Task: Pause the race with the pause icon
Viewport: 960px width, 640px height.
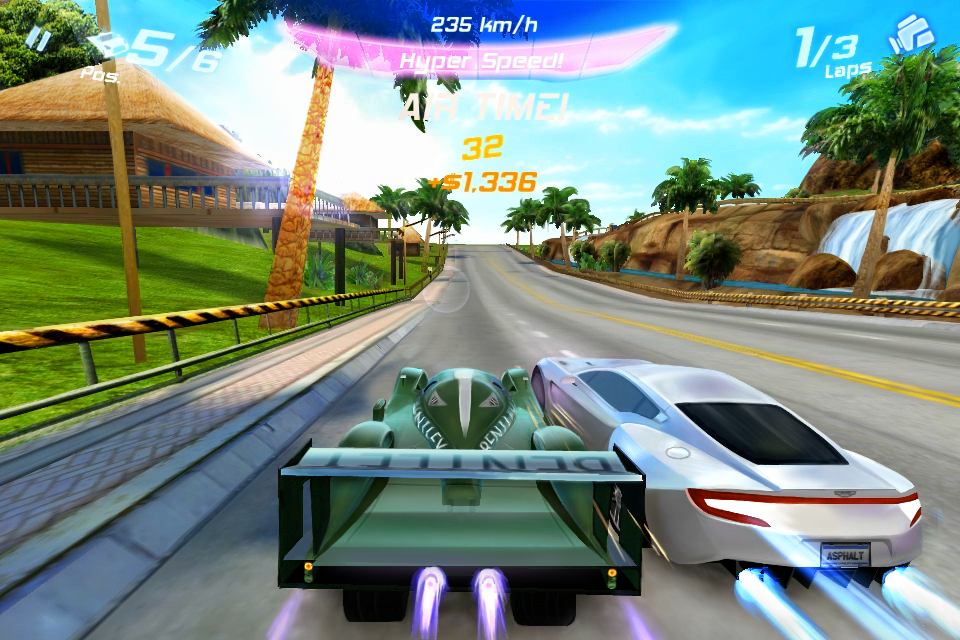Action: point(38,37)
